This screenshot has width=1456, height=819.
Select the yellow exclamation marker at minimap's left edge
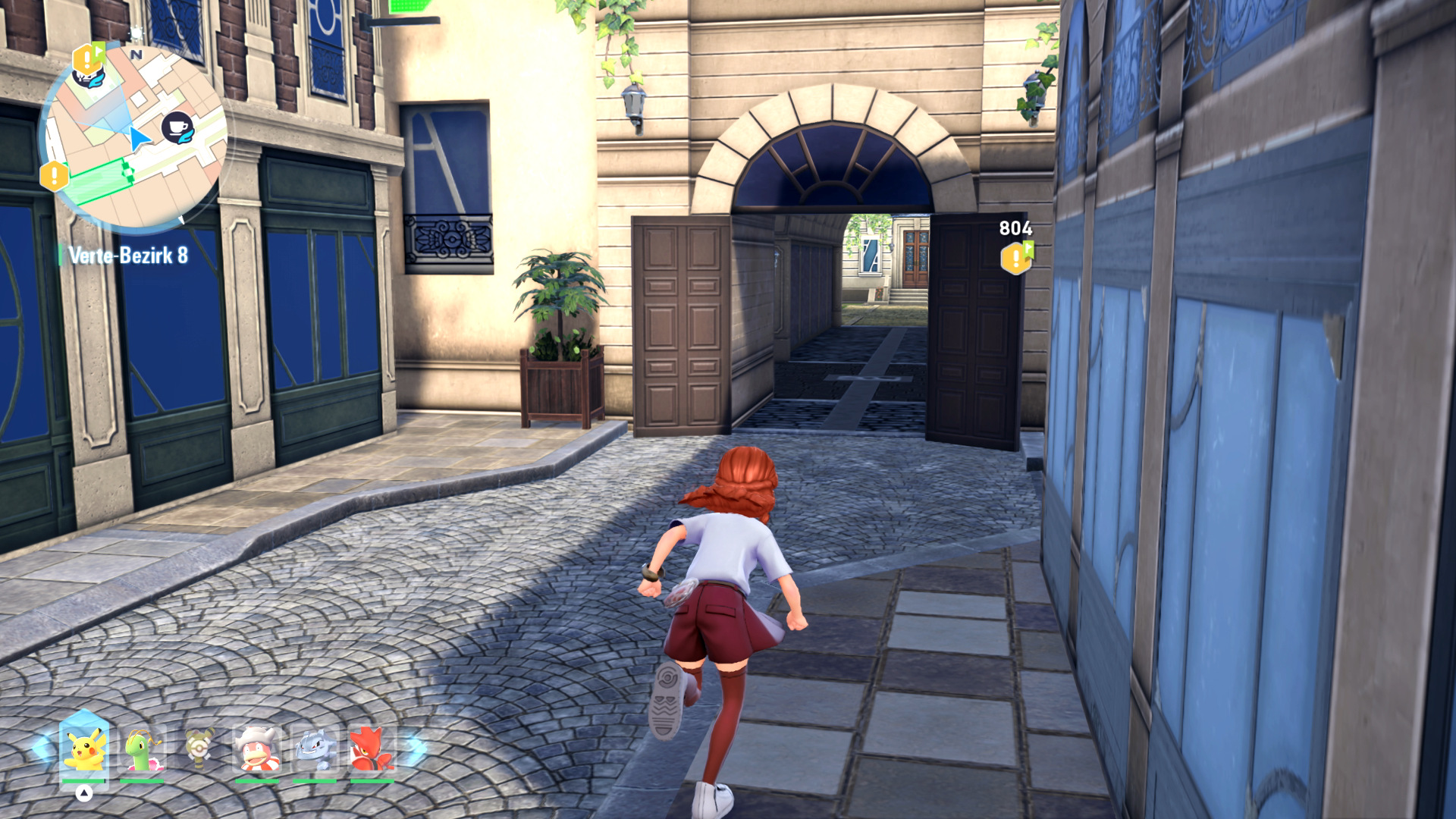[55, 176]
